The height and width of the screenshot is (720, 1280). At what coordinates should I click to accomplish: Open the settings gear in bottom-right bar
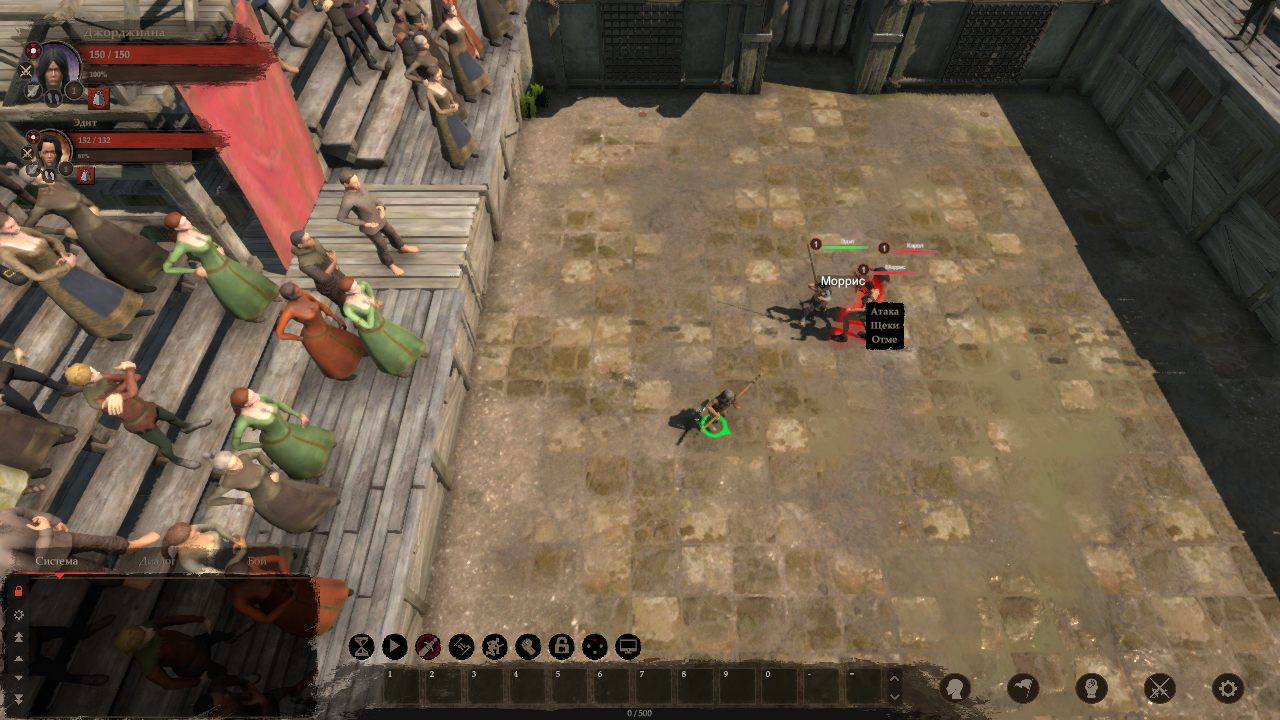(x=1227, y=688)
